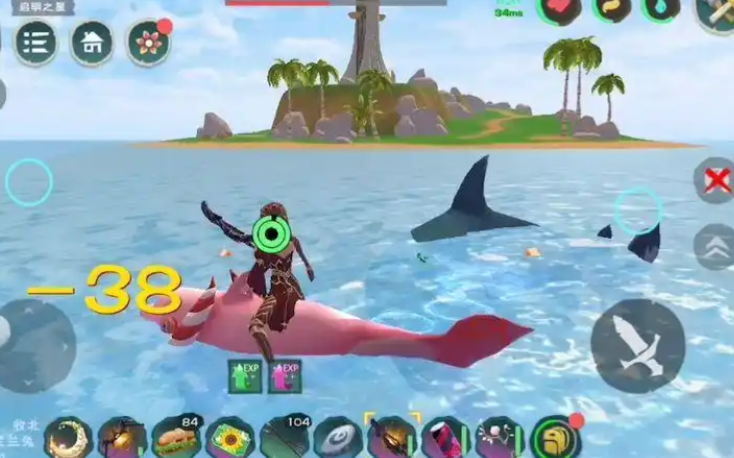Tap the pink EXP buff icon
Screen dimensions: 734x458
[283, 376]
